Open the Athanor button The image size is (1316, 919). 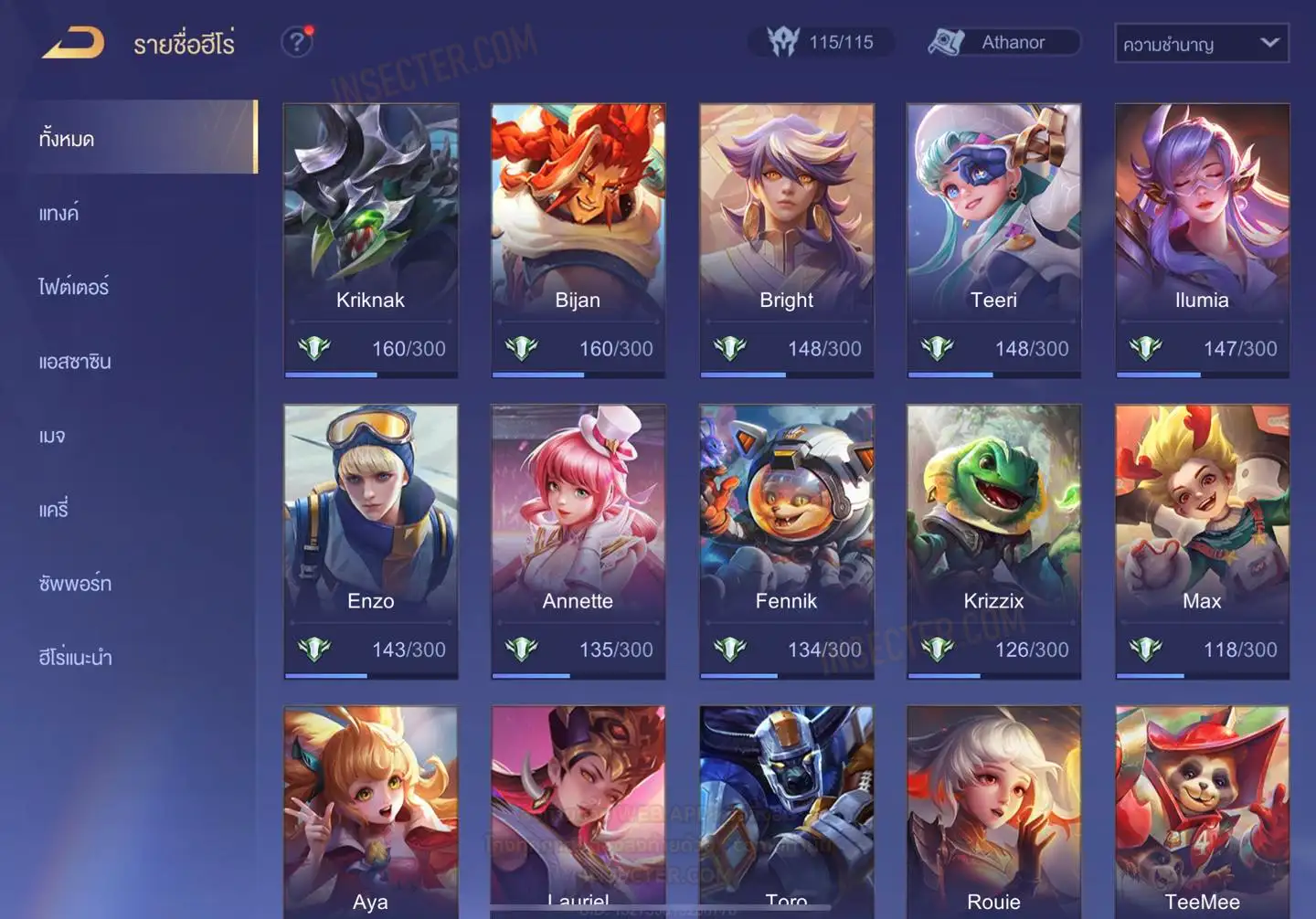[x=1003, y=42]
